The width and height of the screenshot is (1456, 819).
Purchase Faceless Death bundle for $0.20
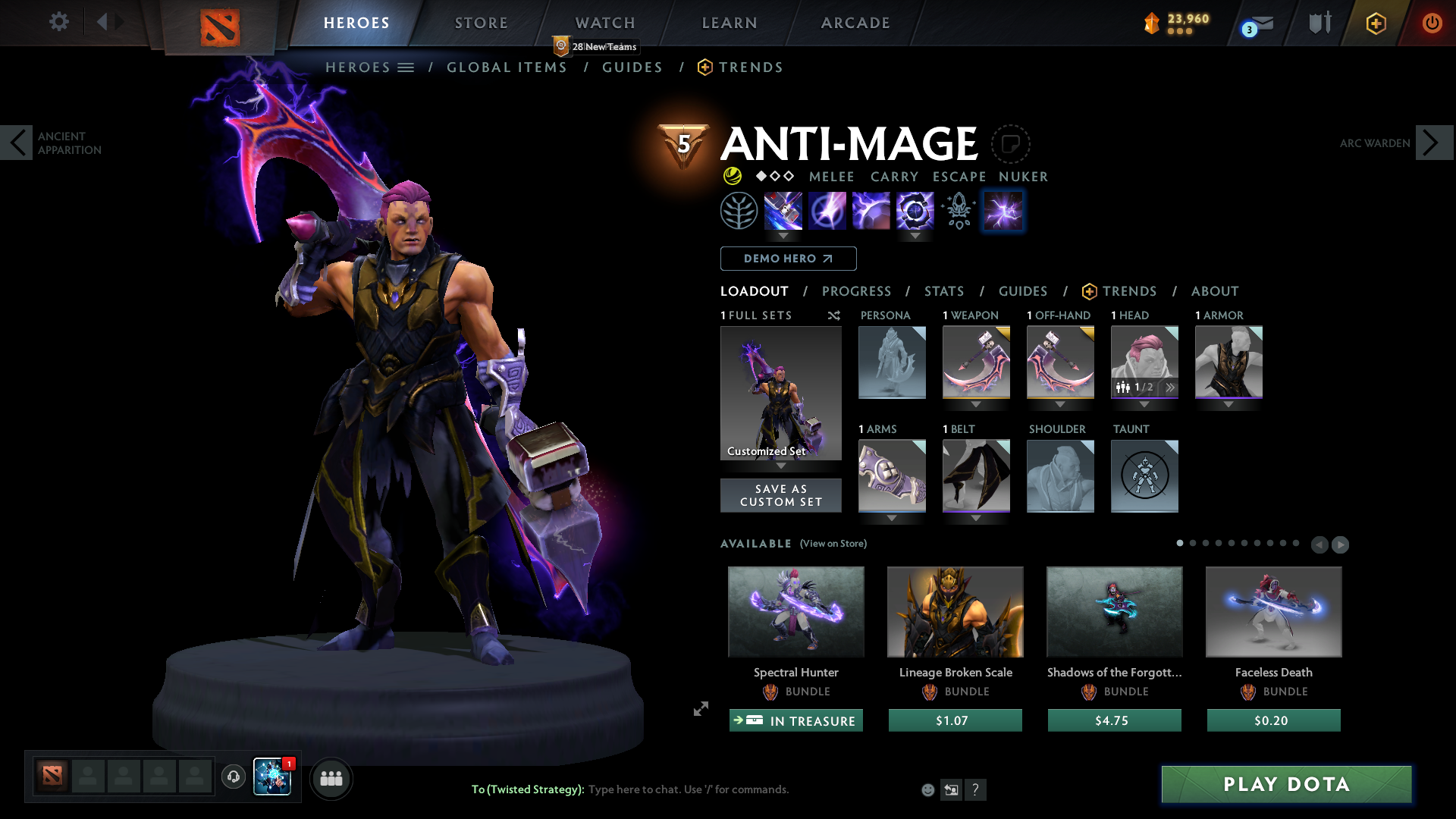(1273, 720)
